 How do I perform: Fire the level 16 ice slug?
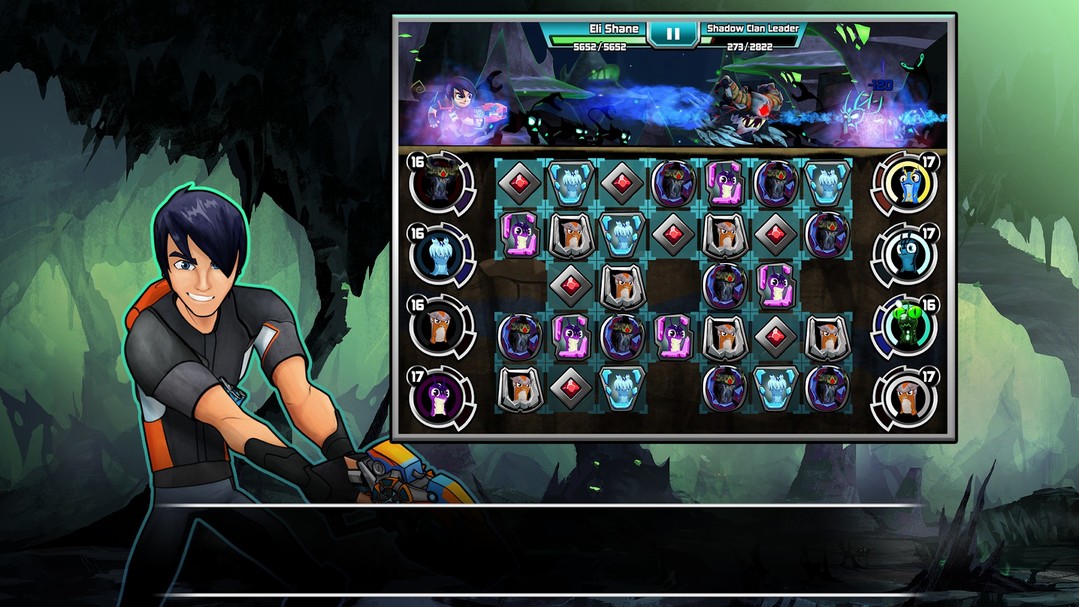(441, 255)
